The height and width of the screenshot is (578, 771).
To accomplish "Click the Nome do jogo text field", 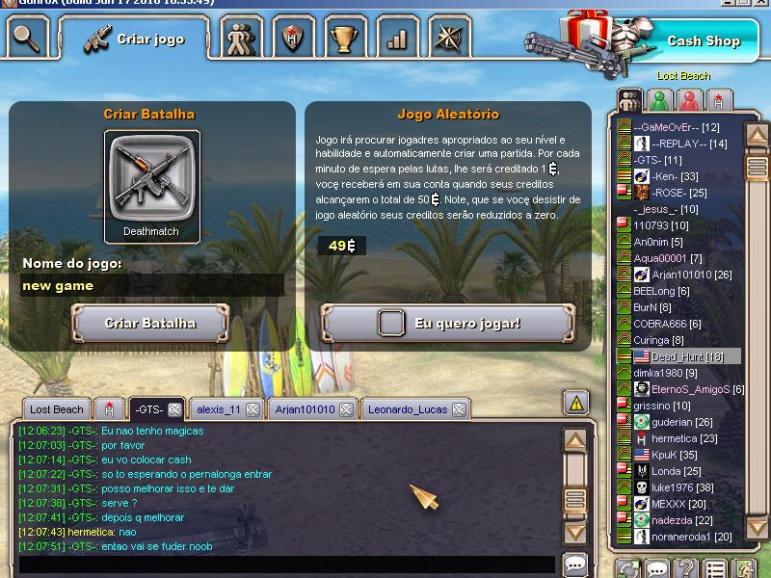I will tap(152, 286).
